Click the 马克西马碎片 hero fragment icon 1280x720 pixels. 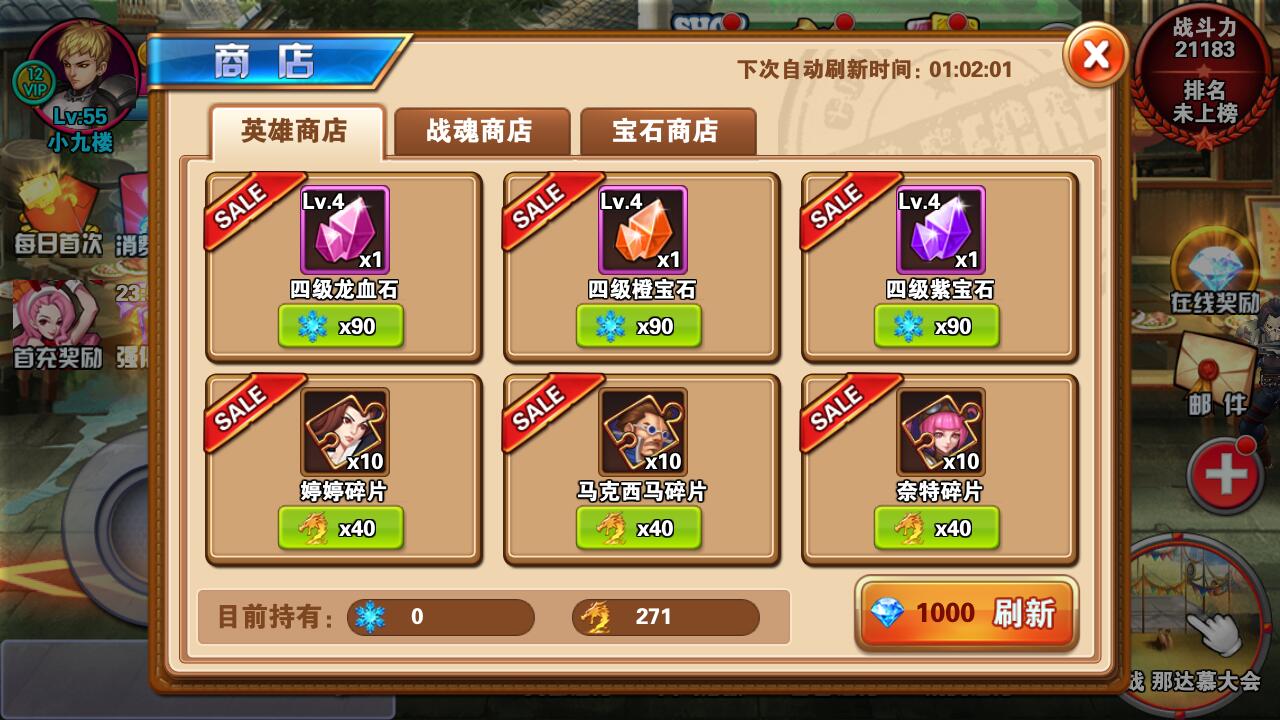click(641, 432)
